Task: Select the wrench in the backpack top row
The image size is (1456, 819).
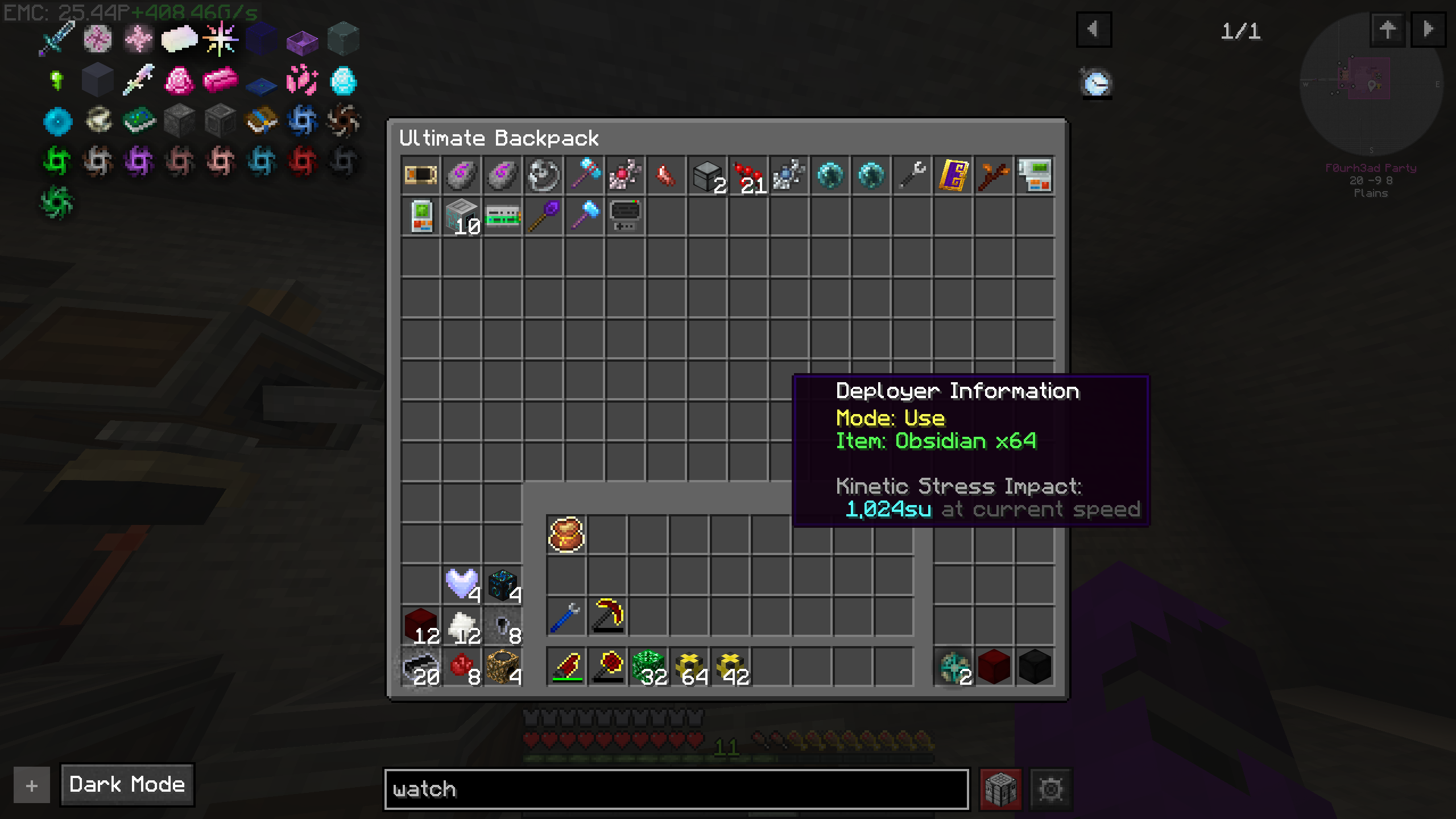Action: (x=911, y=176)
